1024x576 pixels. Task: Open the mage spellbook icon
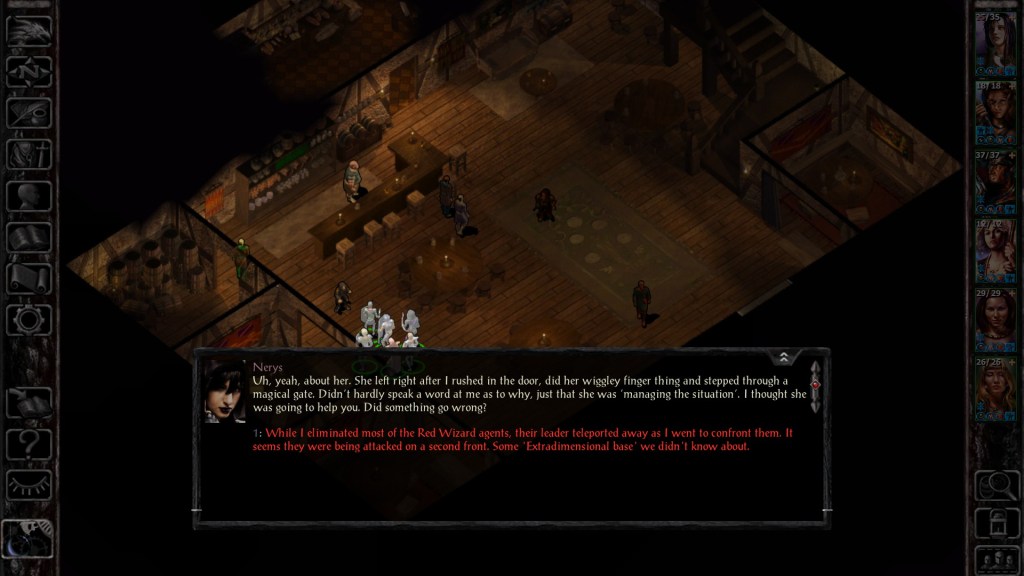coord(29,237)
